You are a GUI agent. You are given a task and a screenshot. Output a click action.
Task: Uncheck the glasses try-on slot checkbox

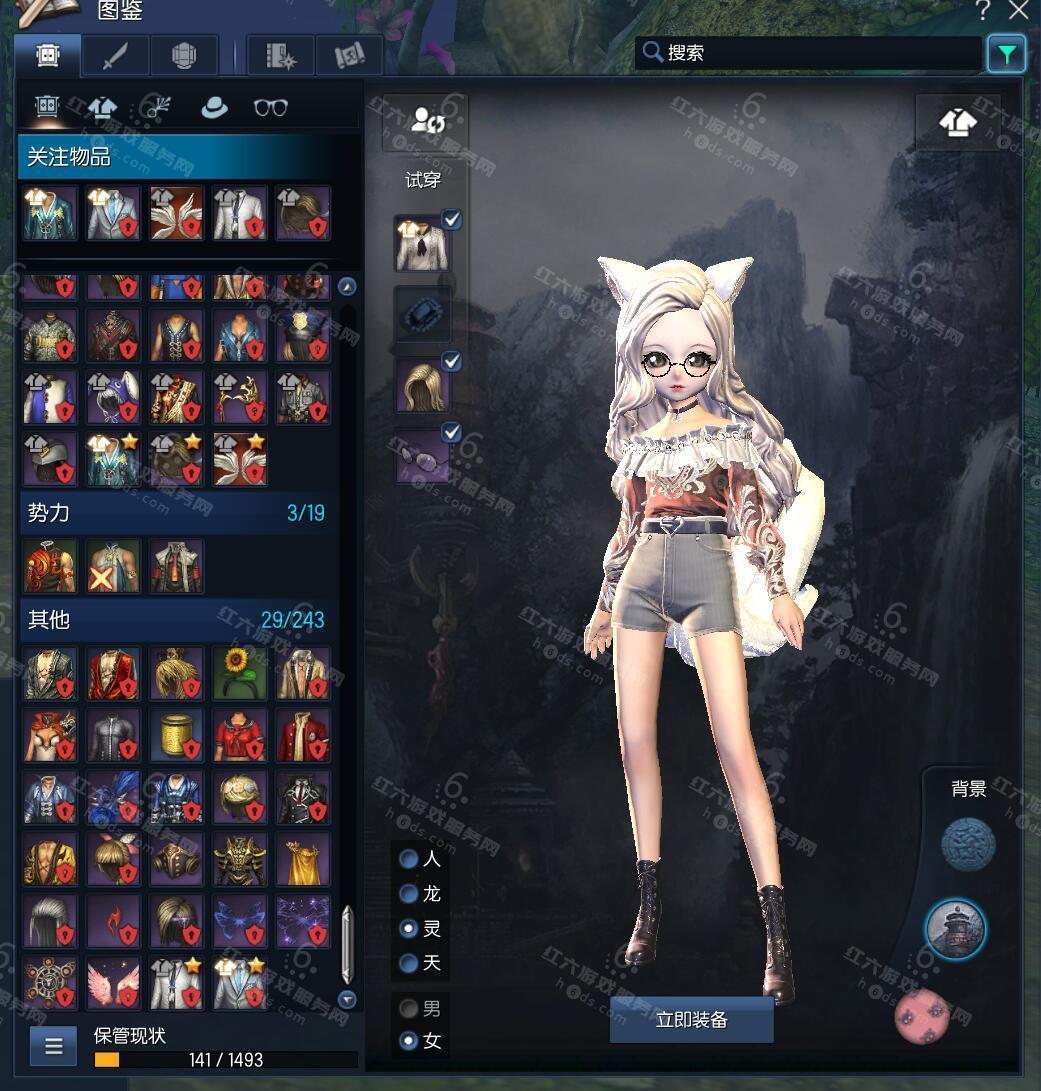(452, 433)
